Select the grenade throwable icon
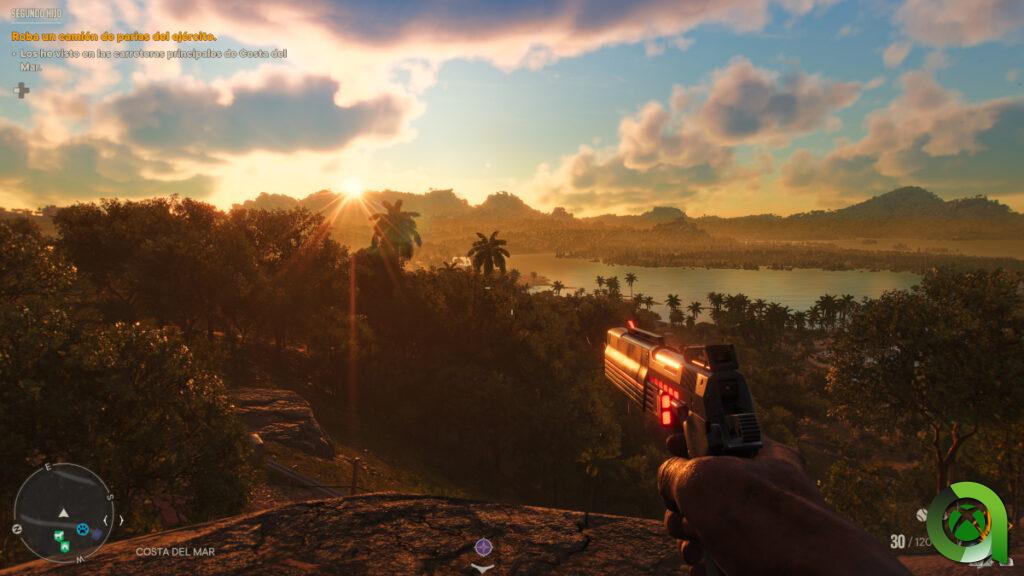The width and height of the screenshot is (1024, 576). (922, 515)
